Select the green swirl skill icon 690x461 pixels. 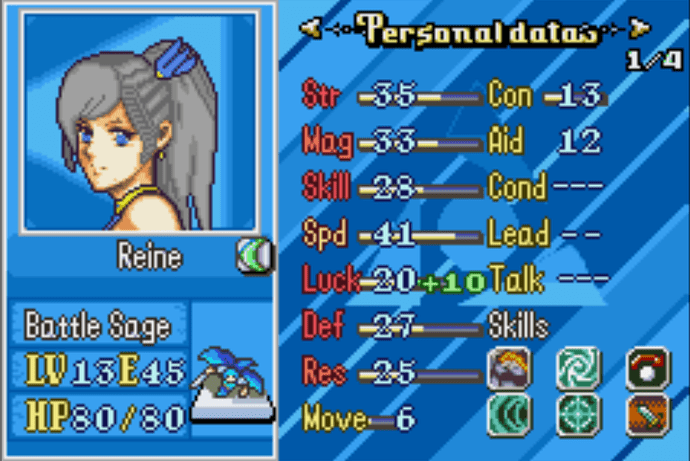pyautogui.click(x=577, y=367)
